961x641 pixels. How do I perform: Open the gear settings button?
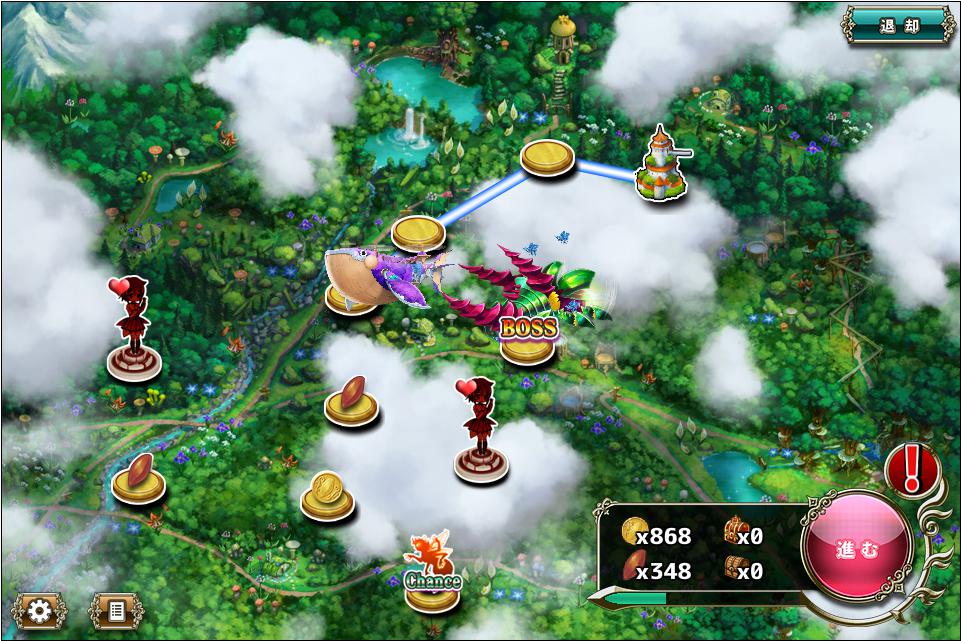(x=39, y=611)
